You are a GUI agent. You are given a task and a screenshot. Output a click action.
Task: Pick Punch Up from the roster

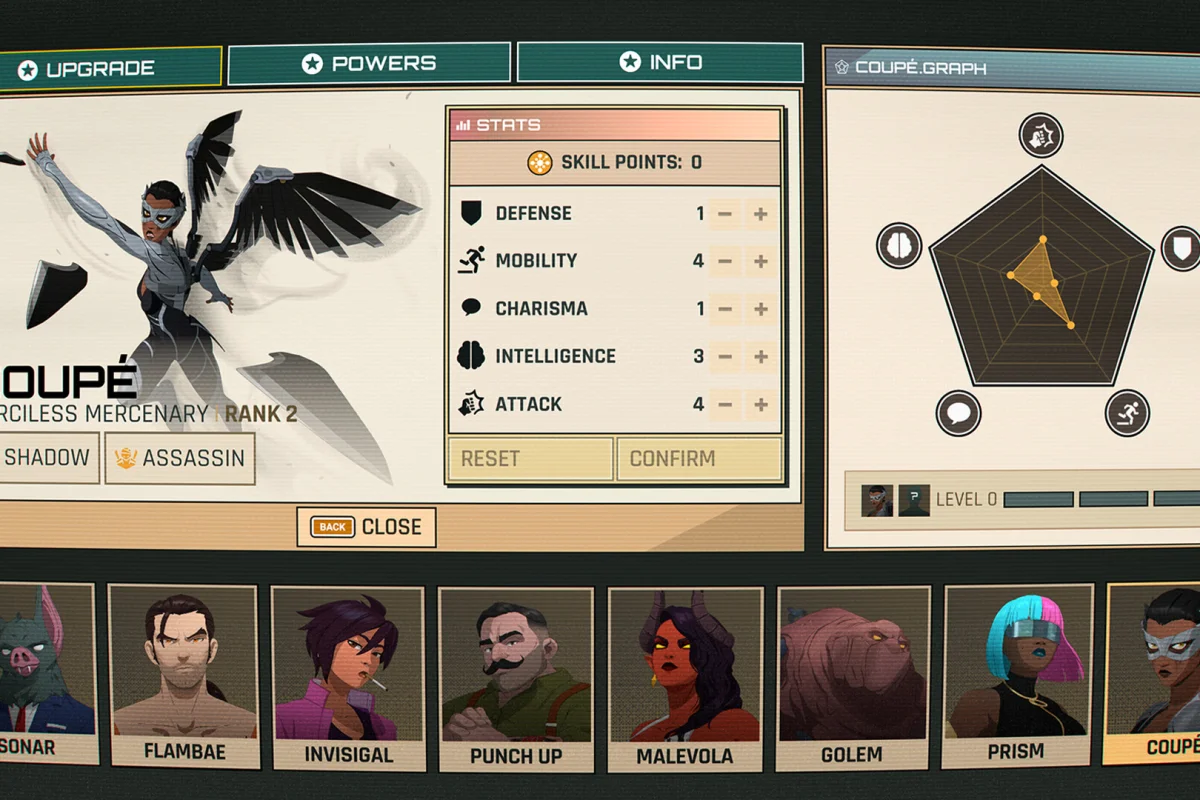pos(515,675)
